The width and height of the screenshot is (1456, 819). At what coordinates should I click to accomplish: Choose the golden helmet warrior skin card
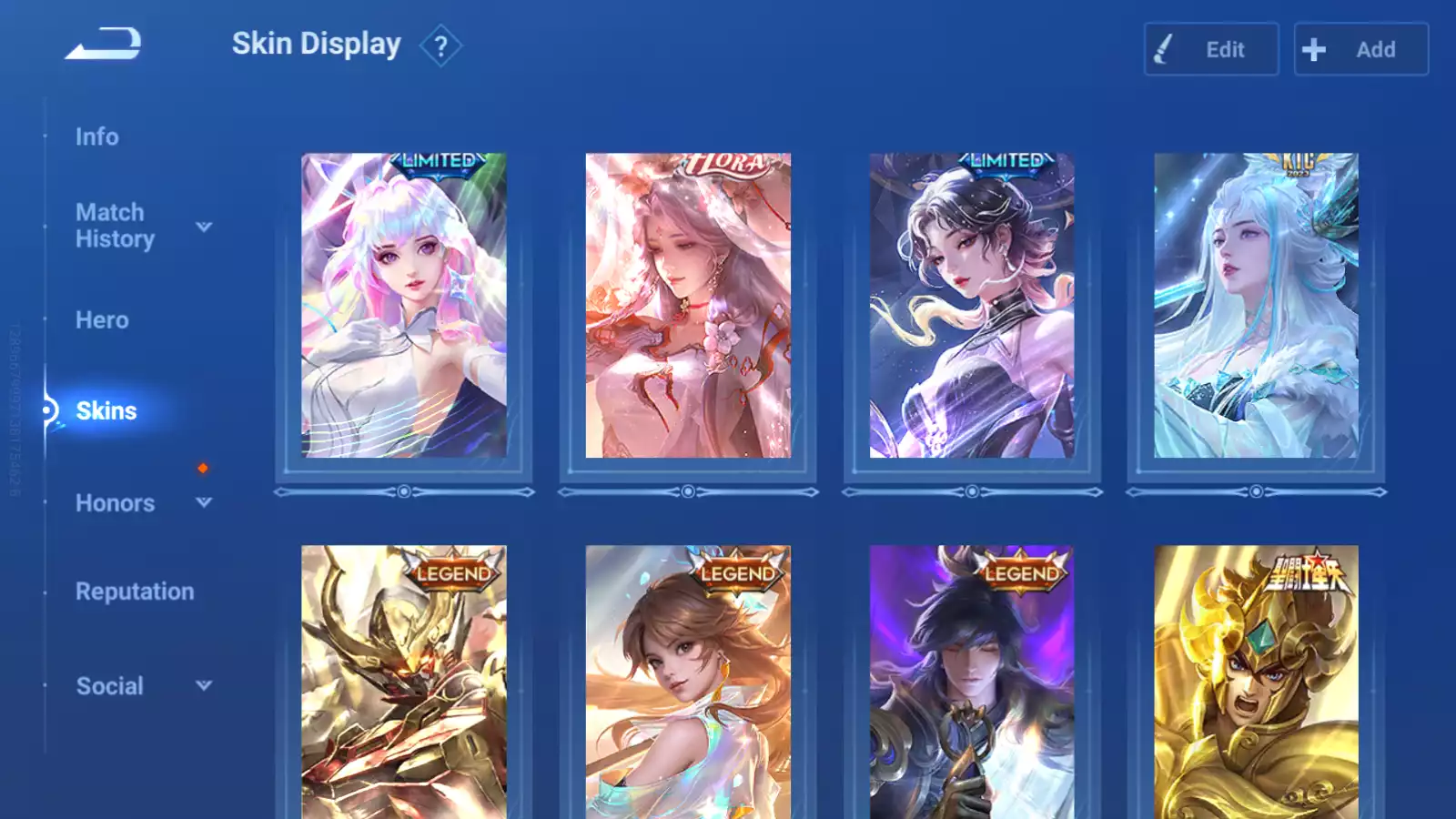pos(1256,682)
